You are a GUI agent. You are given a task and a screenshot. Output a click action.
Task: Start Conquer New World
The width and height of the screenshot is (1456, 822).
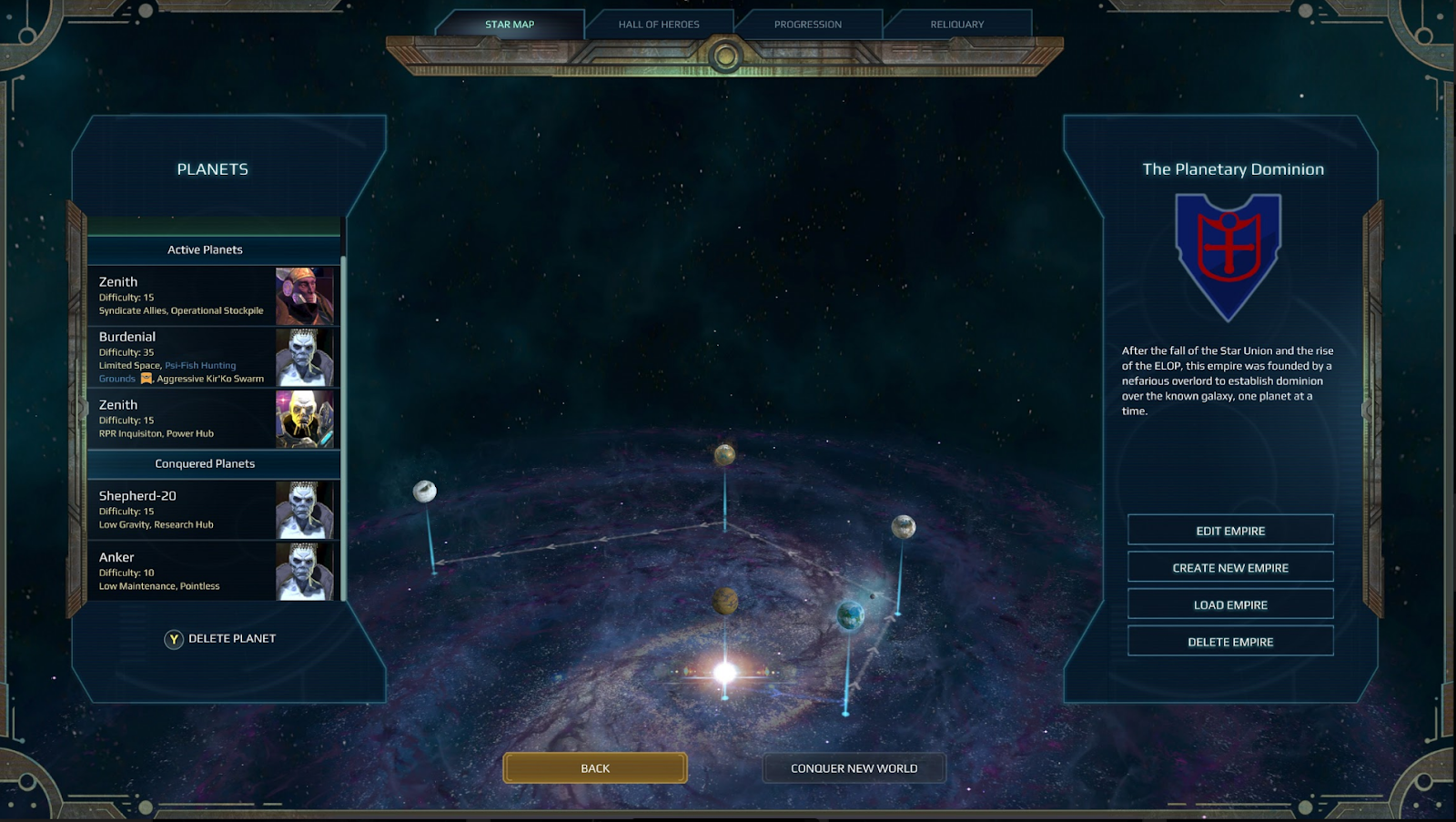pos(854,768)
